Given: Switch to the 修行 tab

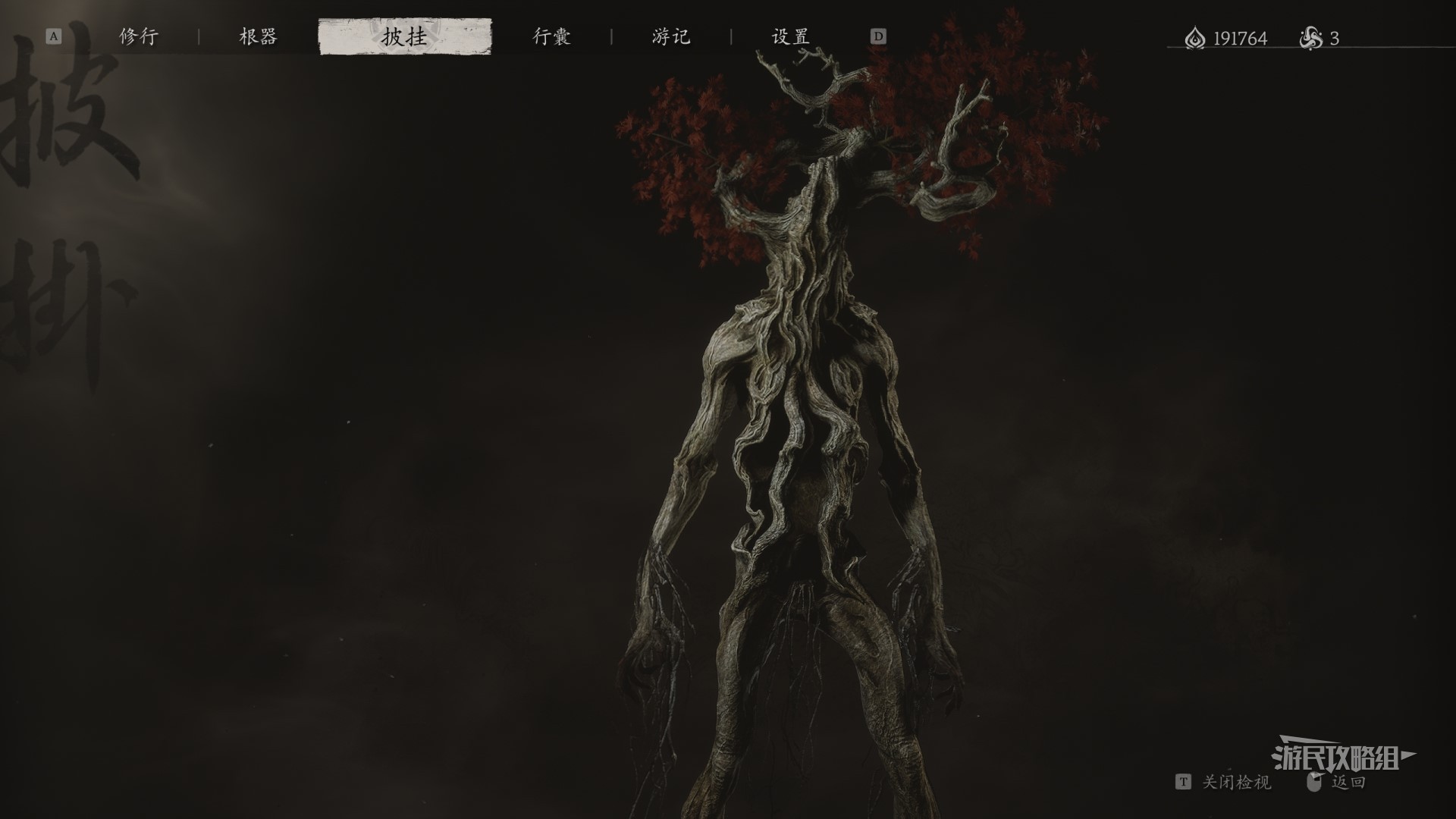Looking at the screenshot, I should coord(139,36).
